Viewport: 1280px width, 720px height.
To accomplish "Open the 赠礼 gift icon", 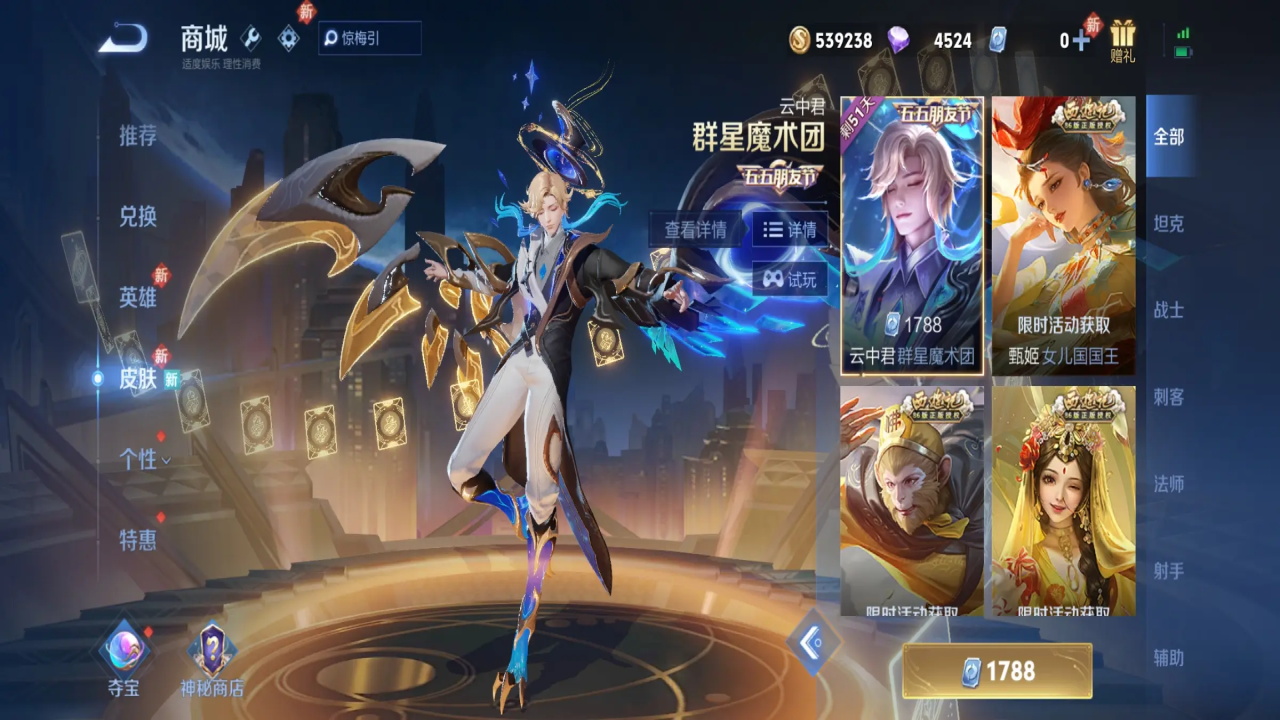I will coord(1123,41).
